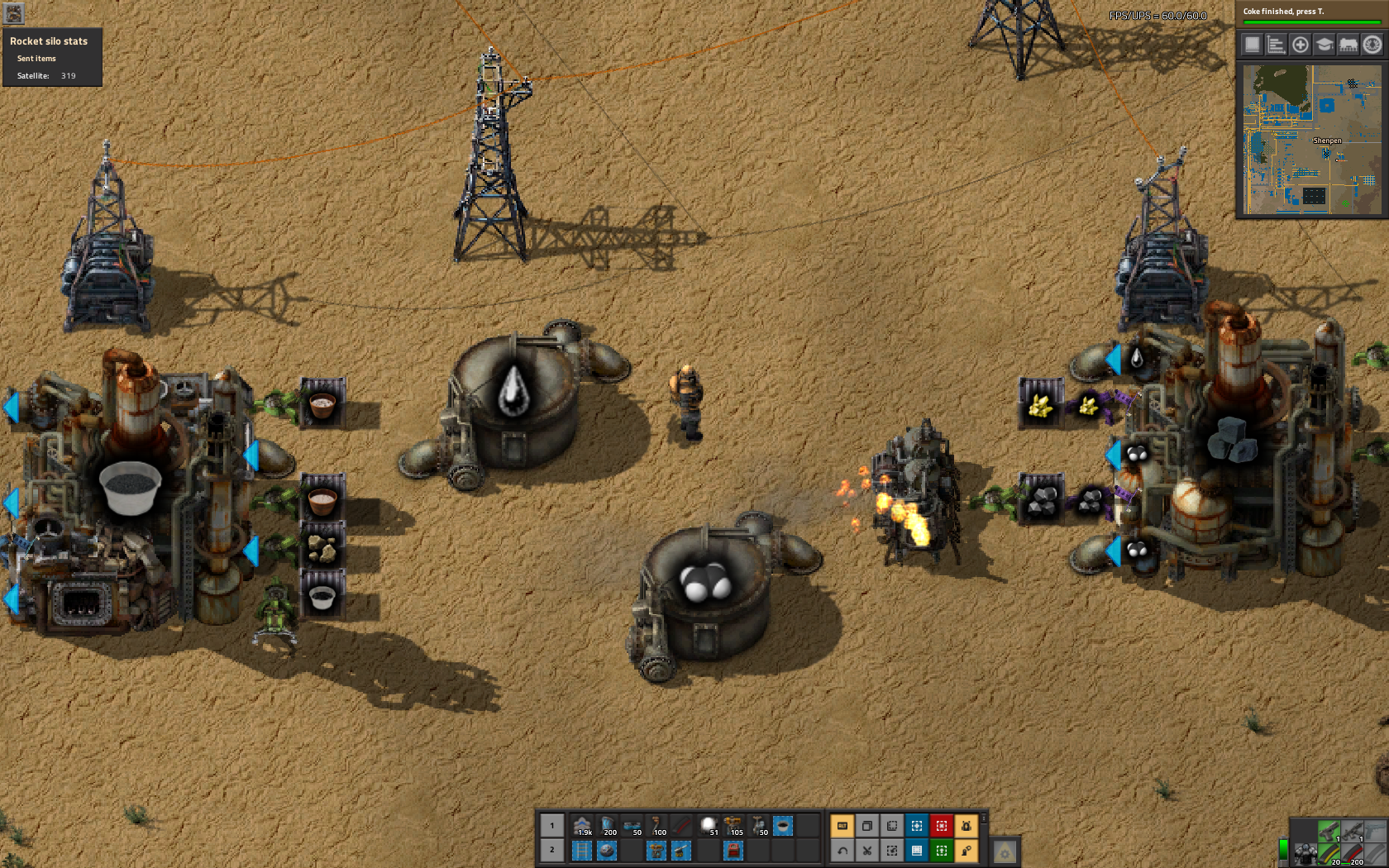The image size is (1389, 868).
Task: Click the train overview locomotive button
Action: tap(1348, 45)
